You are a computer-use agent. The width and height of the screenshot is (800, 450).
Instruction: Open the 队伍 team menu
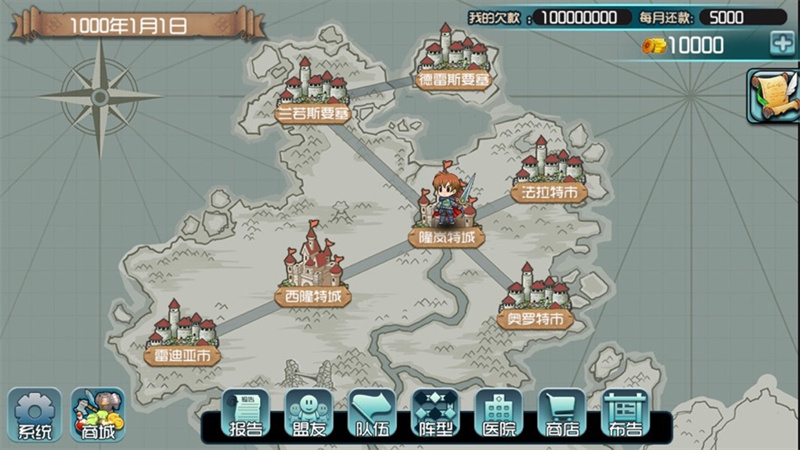click(373, 414)
